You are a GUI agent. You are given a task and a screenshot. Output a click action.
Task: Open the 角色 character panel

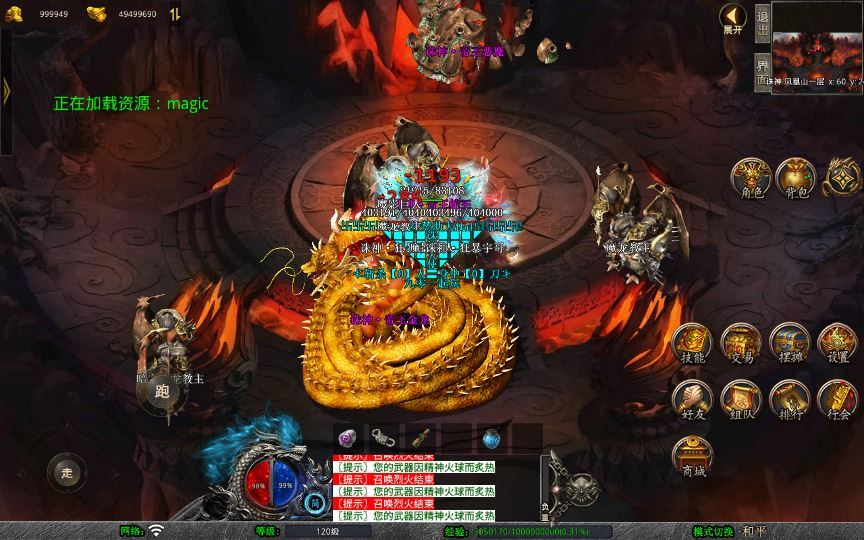click(749, 178)
